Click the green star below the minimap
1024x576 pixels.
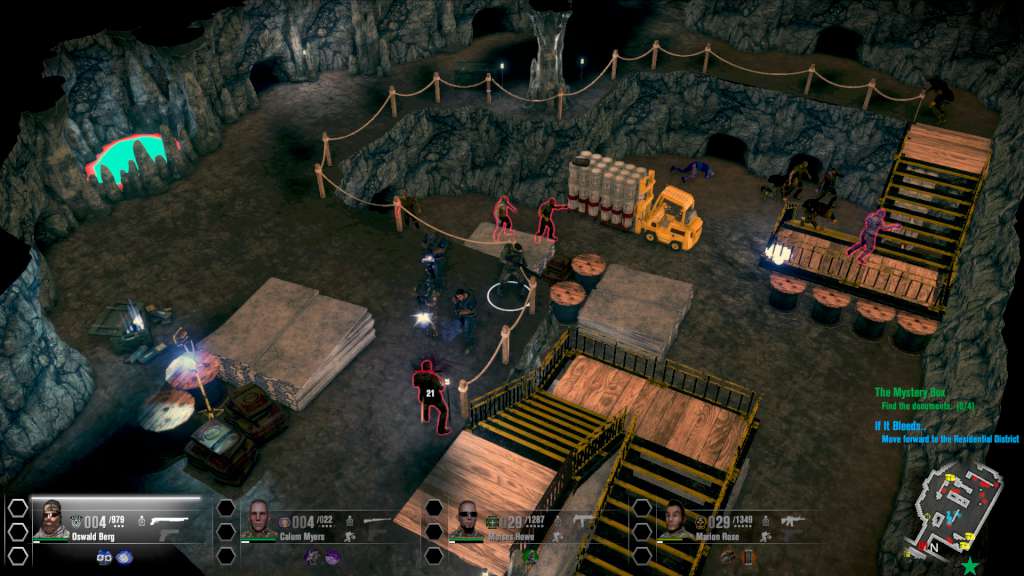(x=969, y=566)
